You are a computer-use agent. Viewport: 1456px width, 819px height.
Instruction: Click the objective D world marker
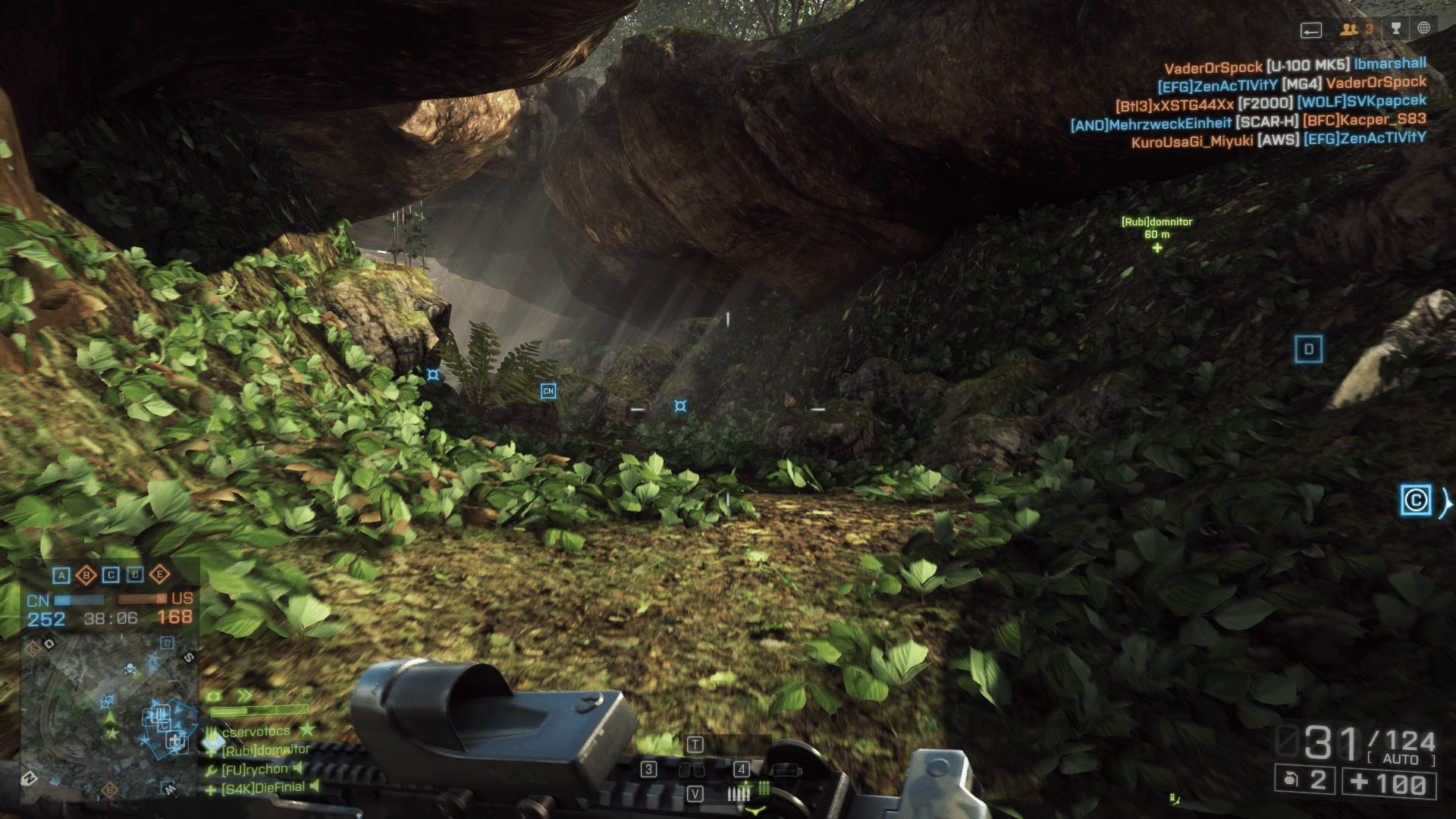coord(1308,349)
